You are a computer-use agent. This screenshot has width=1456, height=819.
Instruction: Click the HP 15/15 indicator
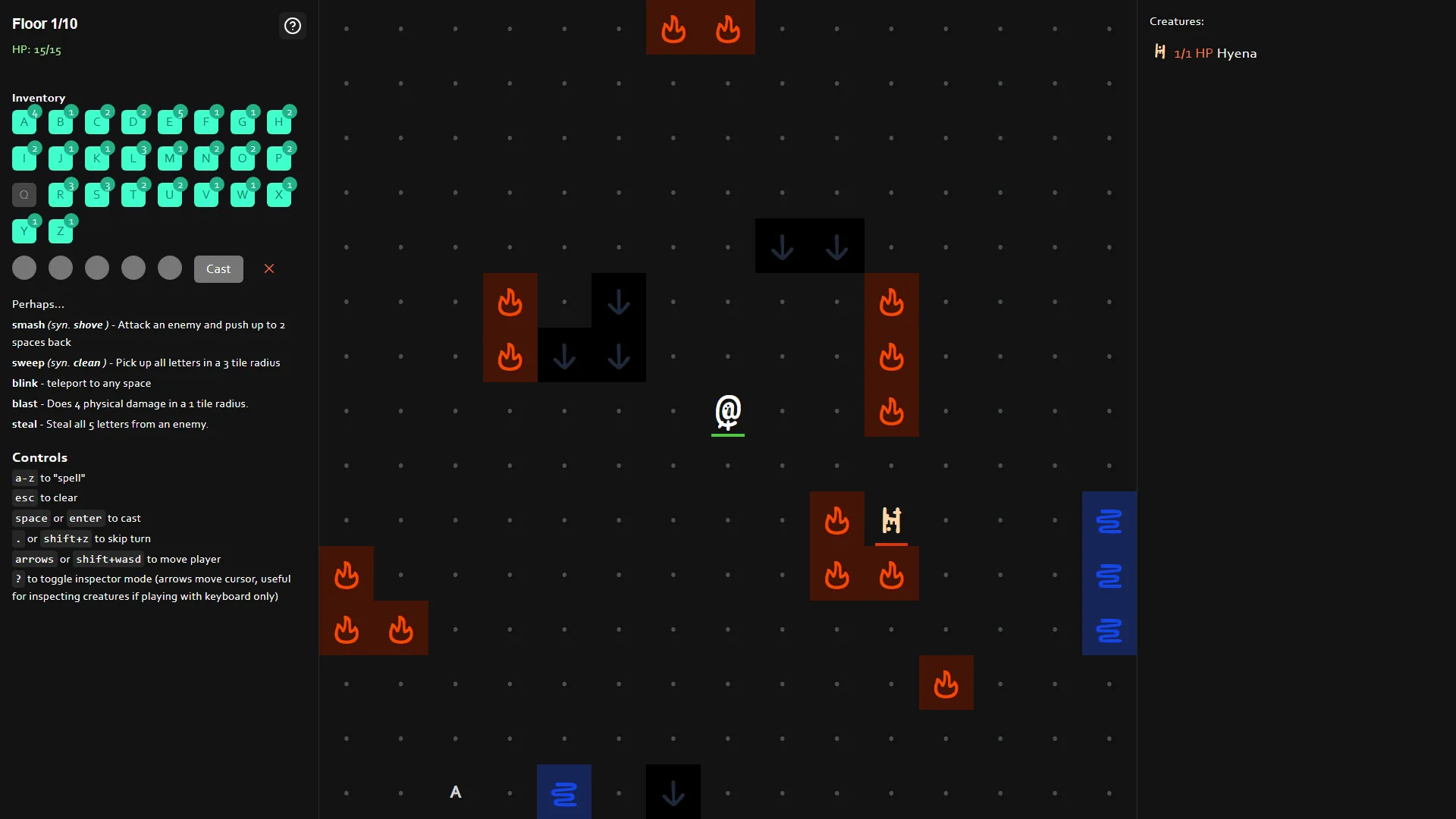[36, 49]
